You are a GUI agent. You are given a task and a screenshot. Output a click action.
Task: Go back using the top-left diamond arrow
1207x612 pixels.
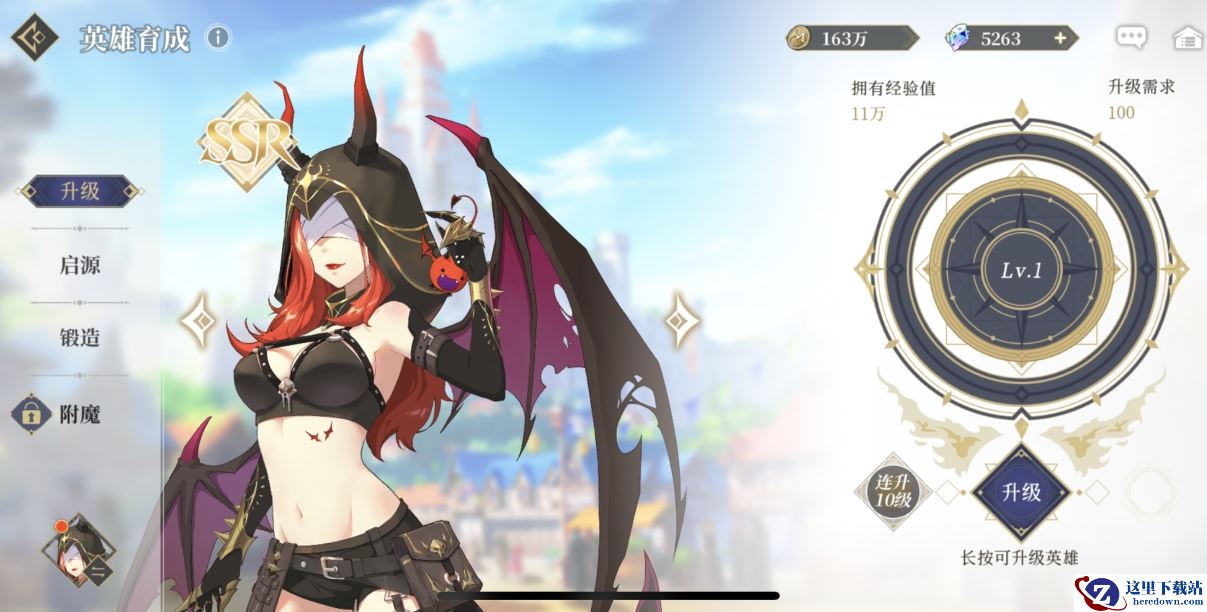coord(35,37)
